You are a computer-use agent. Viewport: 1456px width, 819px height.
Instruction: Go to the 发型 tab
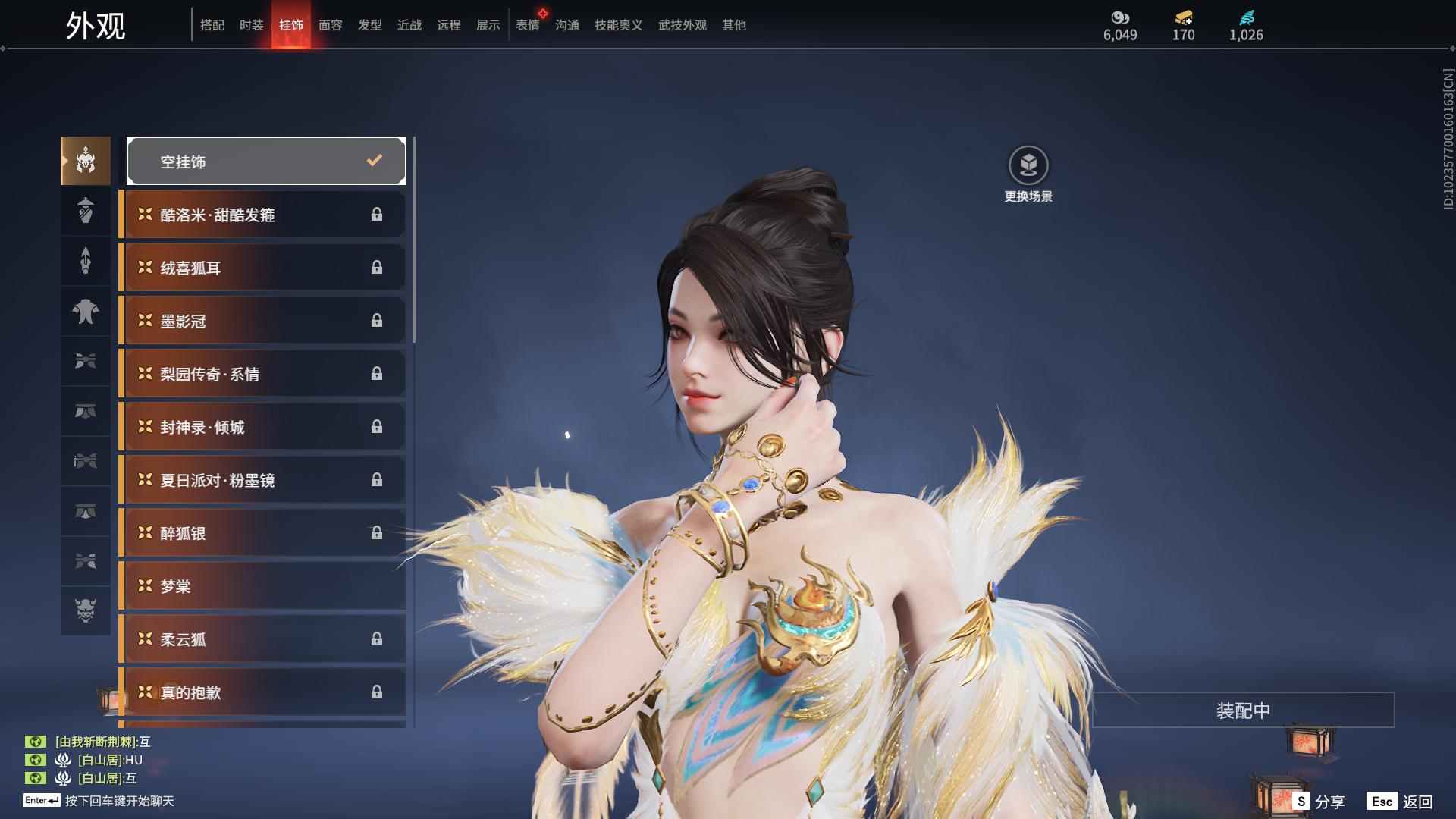[370, 25]
